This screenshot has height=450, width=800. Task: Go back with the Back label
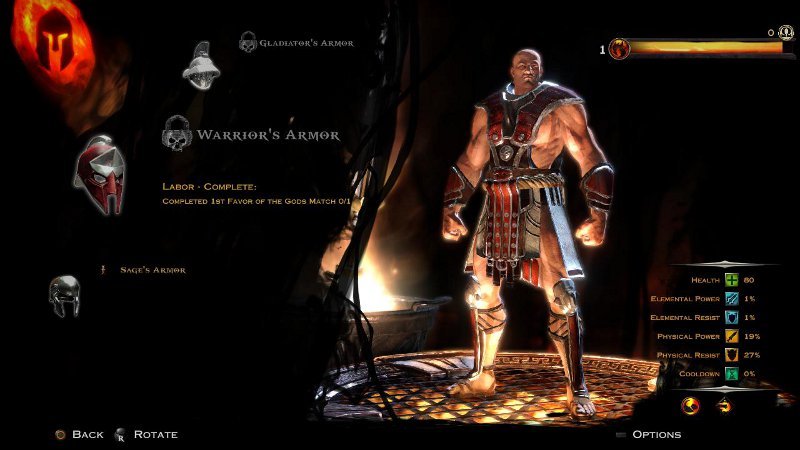pos(87,434)
